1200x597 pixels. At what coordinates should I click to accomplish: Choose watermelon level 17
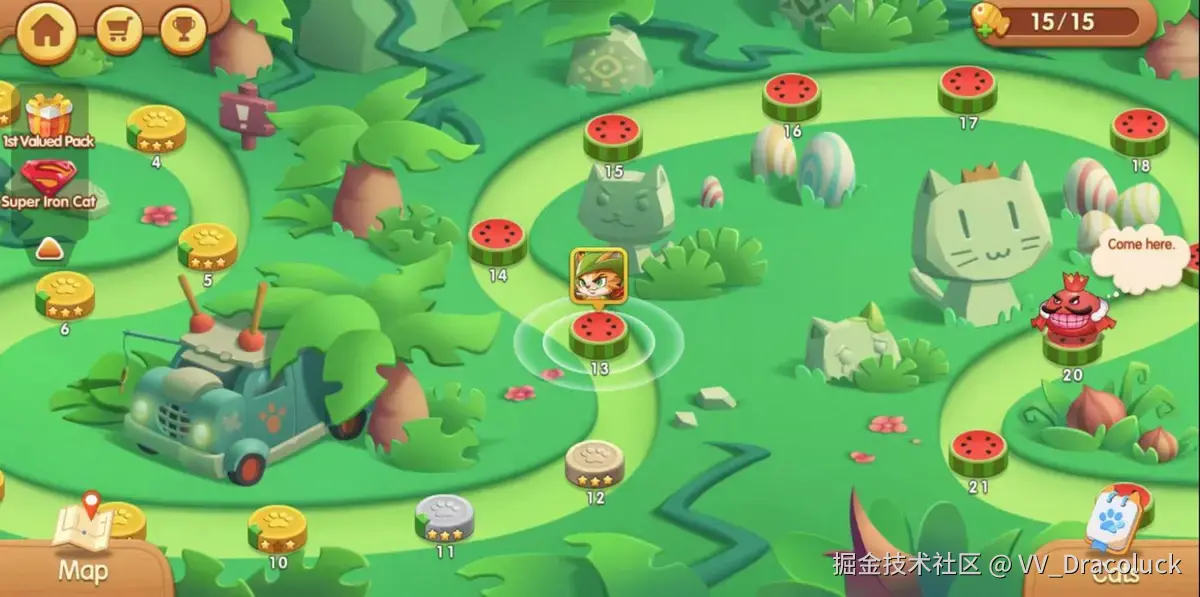(x=967, y=89)
